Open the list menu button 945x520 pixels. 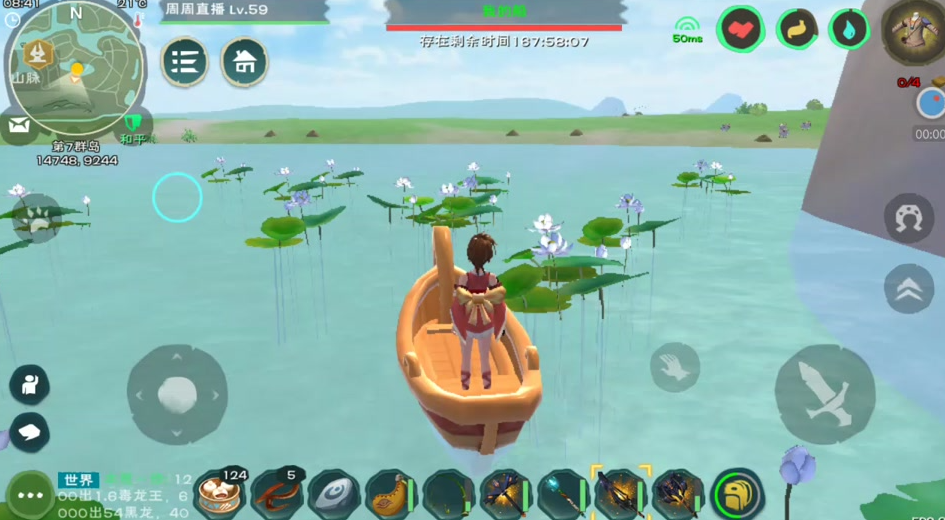pos(184,62)
